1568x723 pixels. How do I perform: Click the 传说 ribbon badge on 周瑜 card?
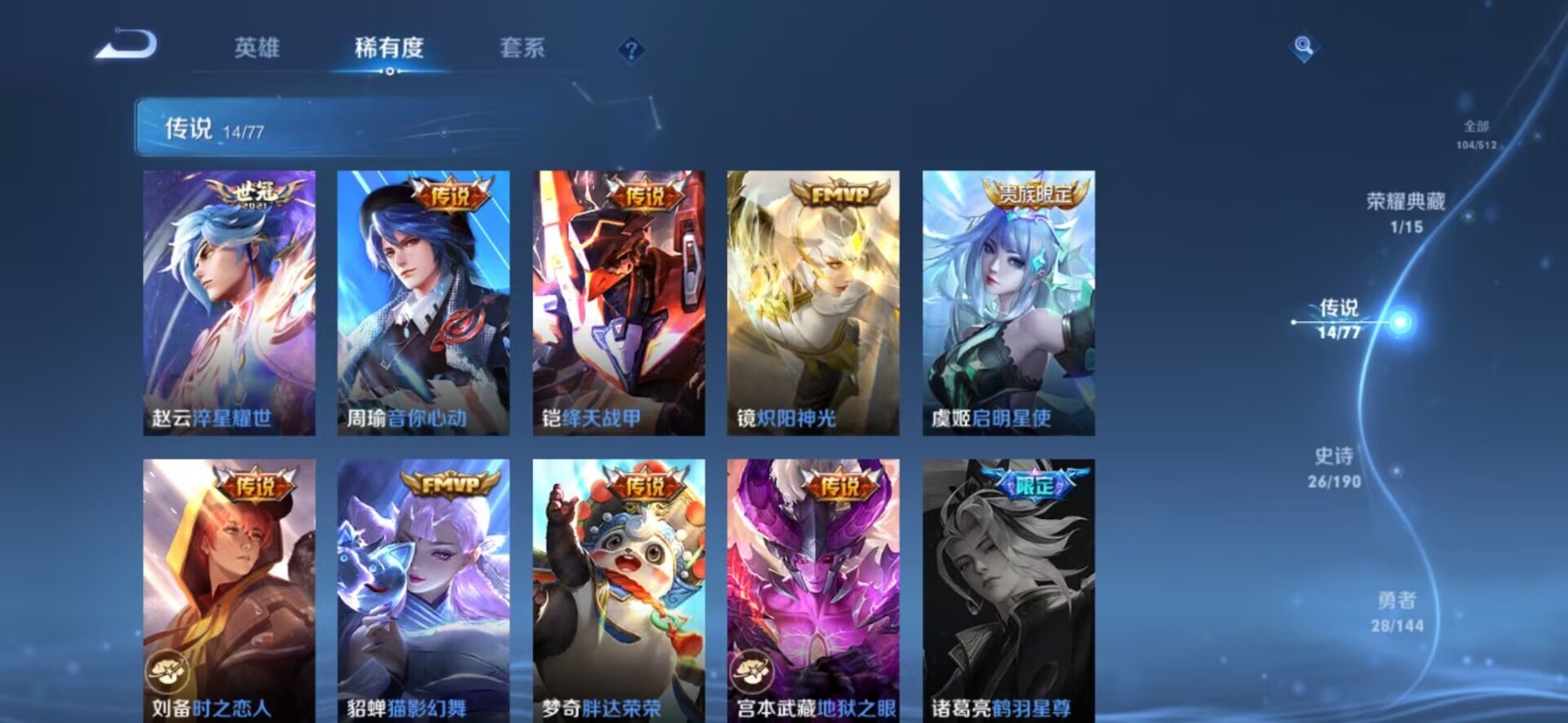[x=450, y=192]
